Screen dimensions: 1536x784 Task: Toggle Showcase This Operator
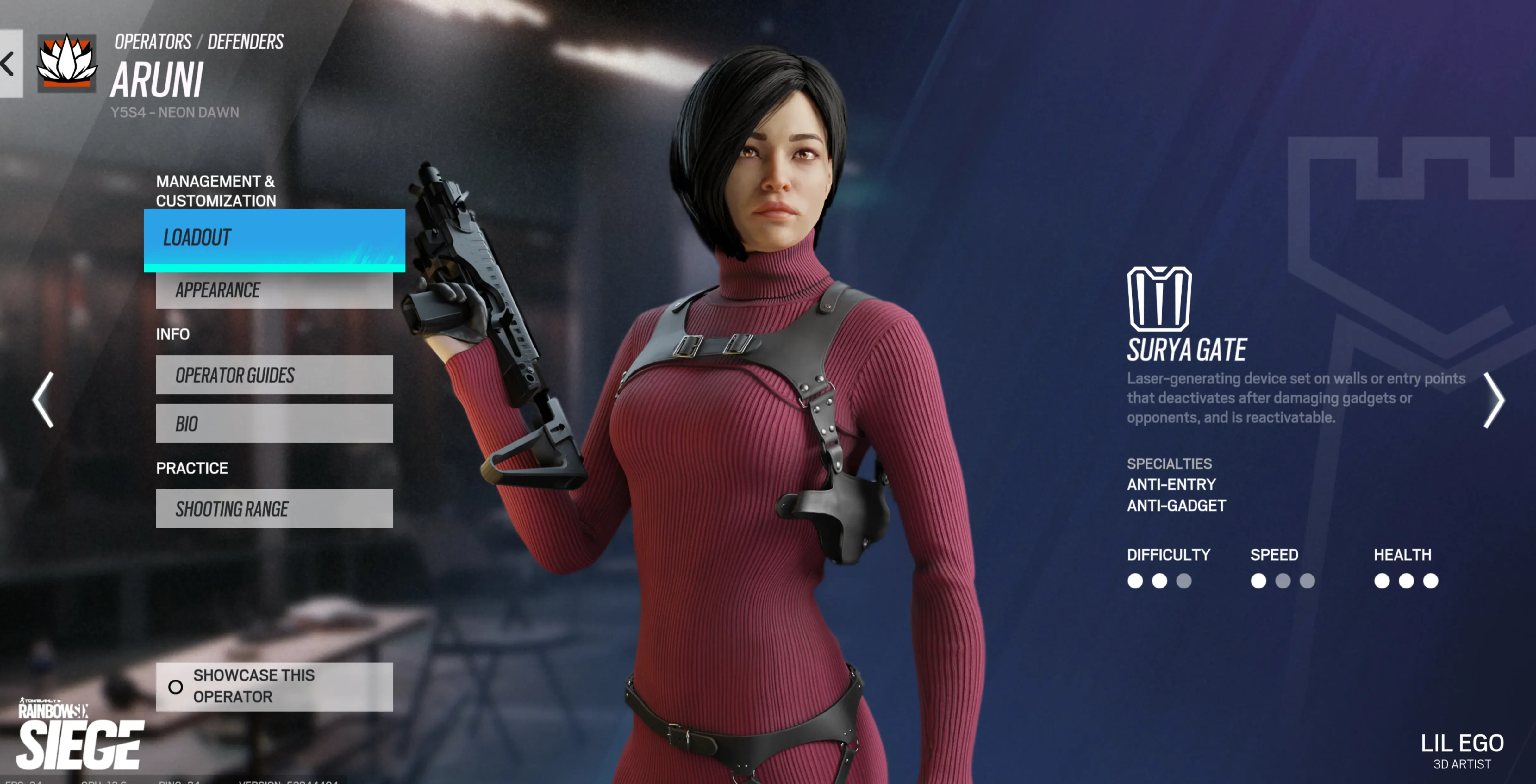pyautogui.click(x=274, y=686)
